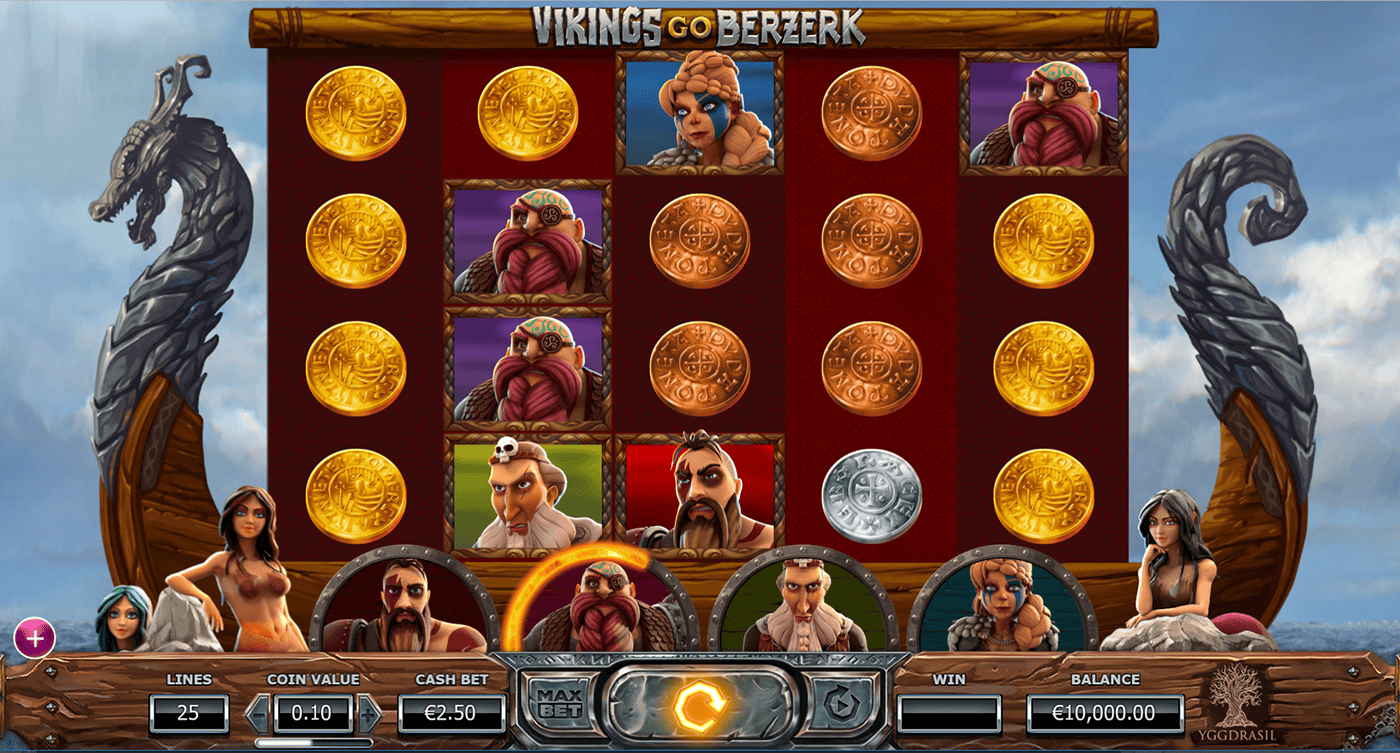The height and width of the screenshot is (753, 1400).
Task: Click the CASH BET display showing €2.50
Action: [452, 713]
